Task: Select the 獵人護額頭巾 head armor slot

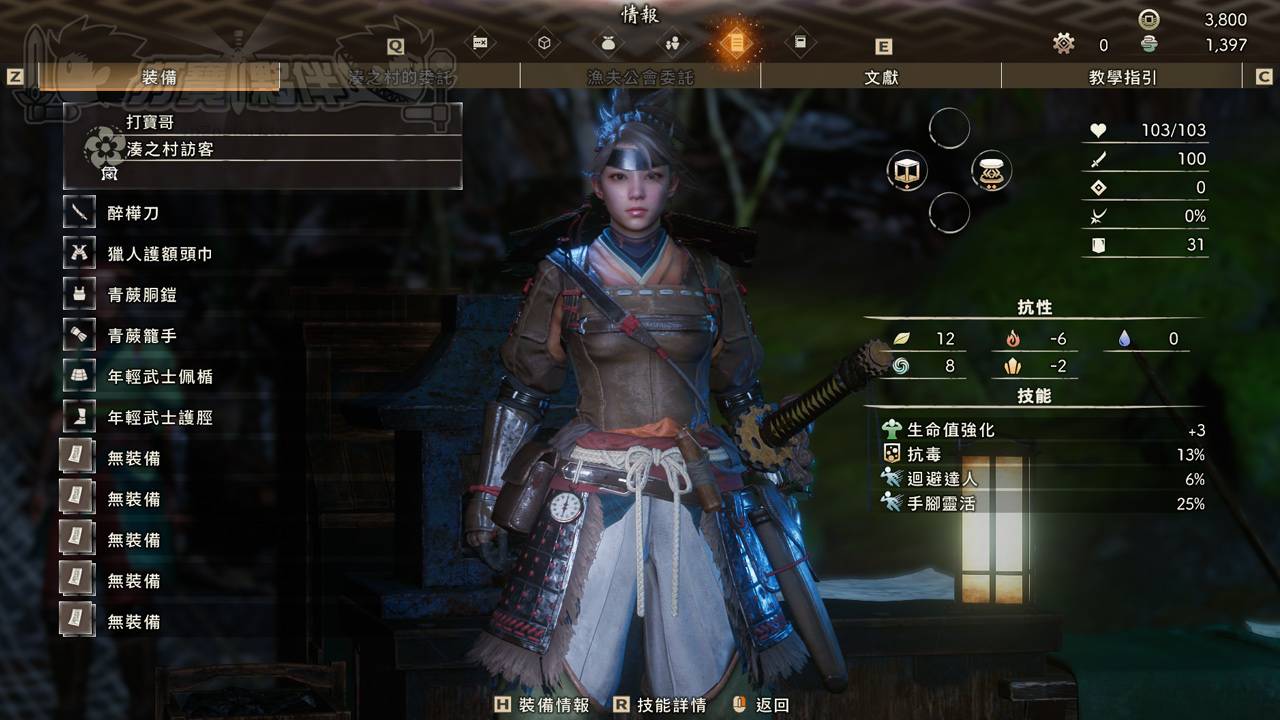Action: (x=159, y=254)
